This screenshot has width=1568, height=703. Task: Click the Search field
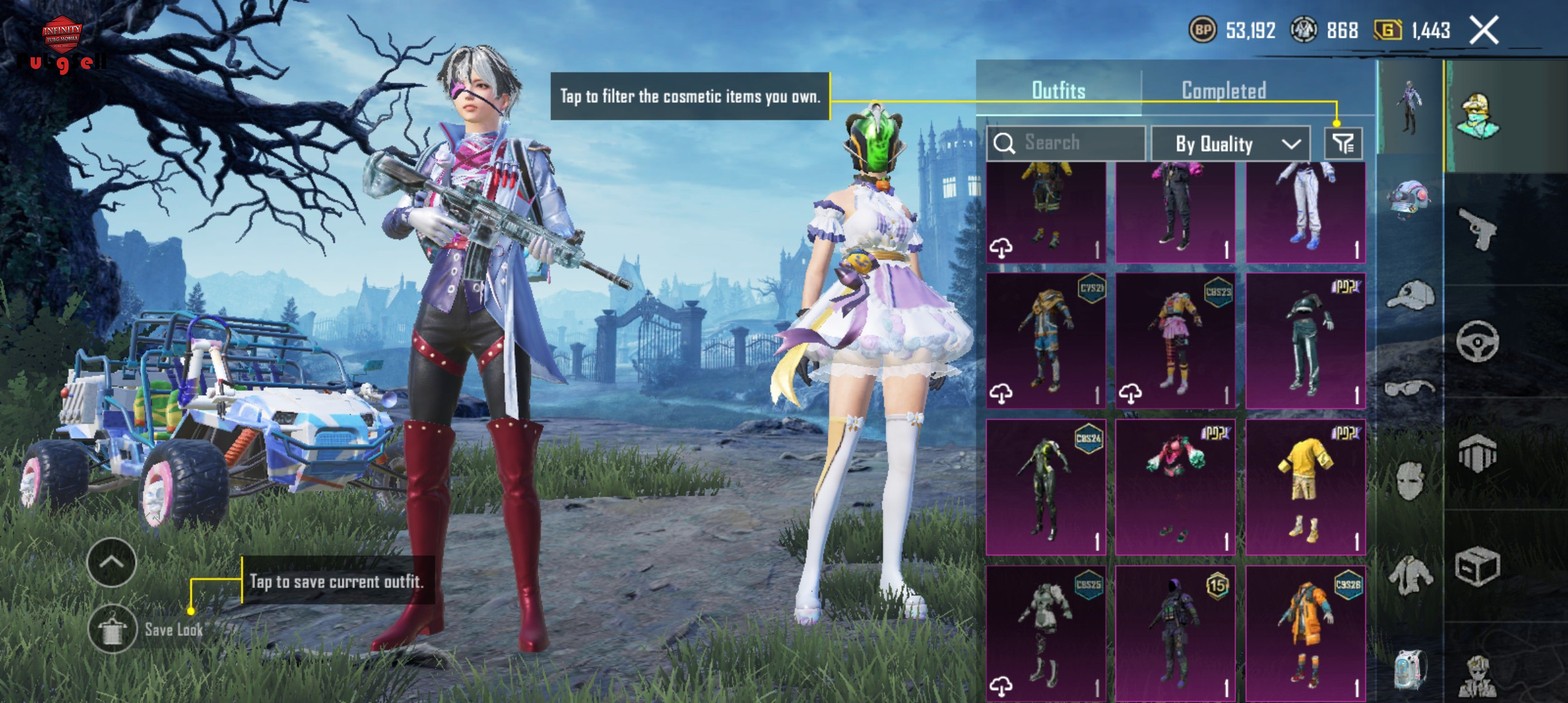[x=1066, y=143]
